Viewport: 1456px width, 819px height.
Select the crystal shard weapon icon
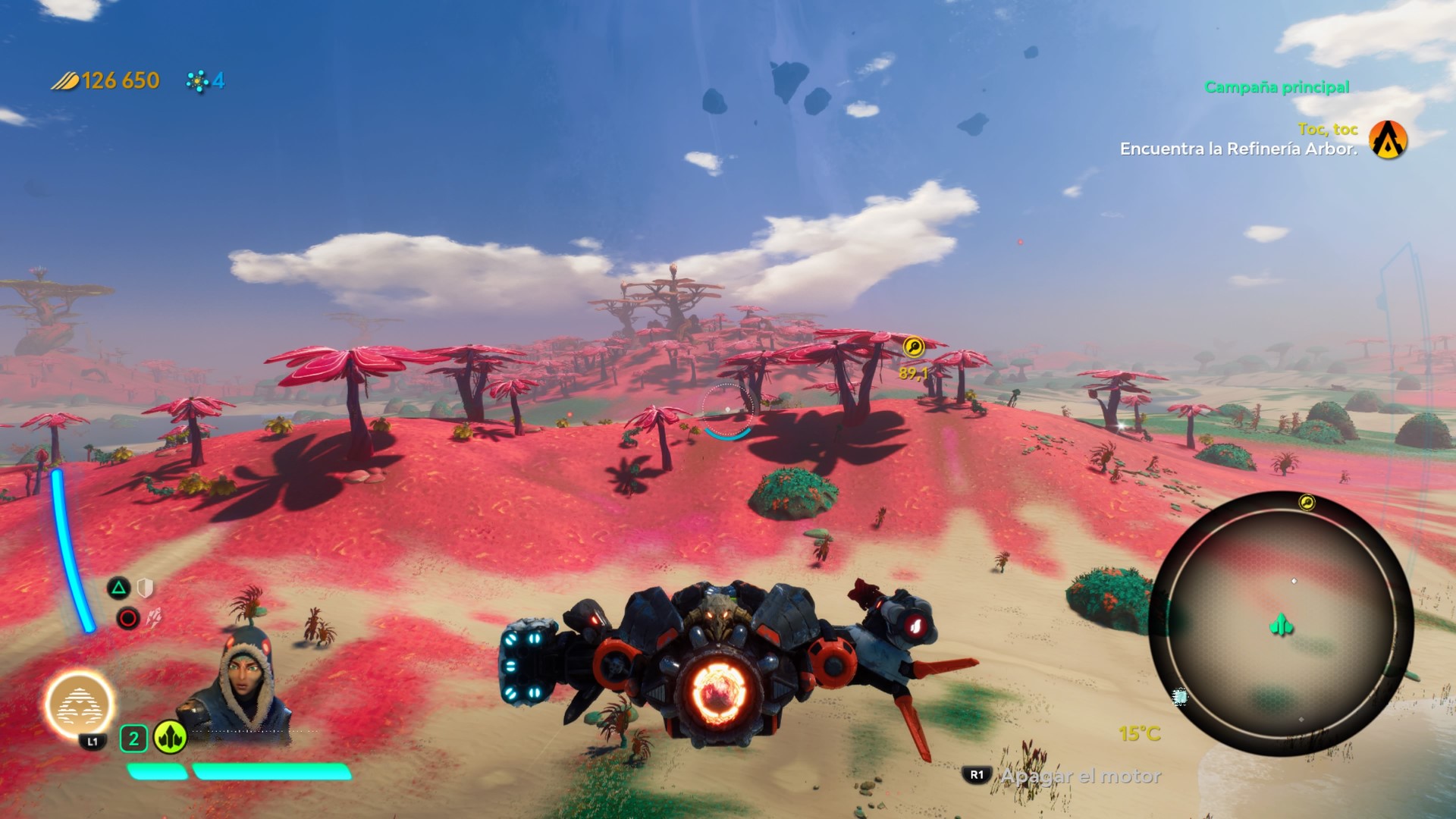pyautogui.click(x=154, y=618)
